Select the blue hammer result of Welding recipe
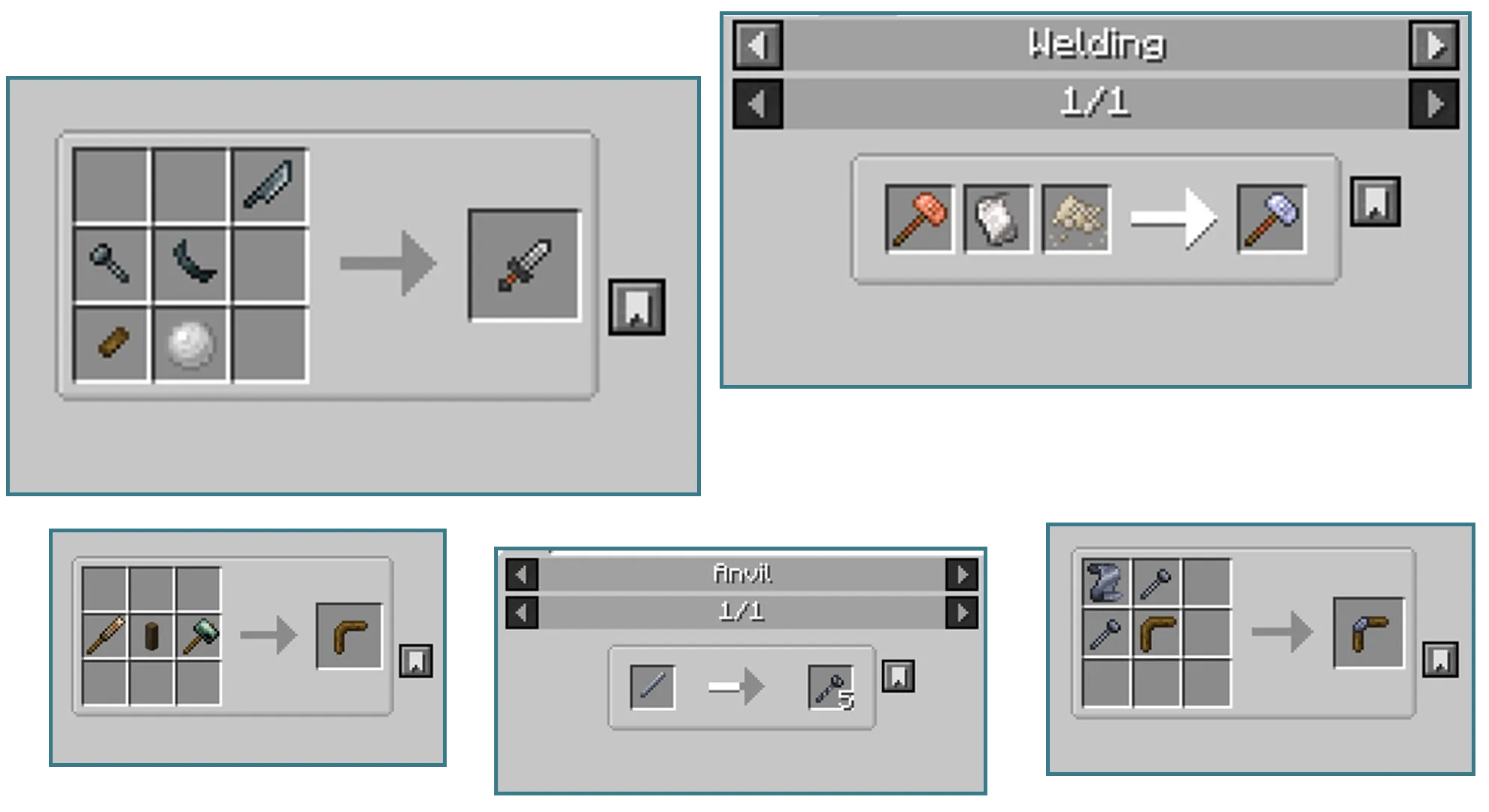 pos(1272,220)
